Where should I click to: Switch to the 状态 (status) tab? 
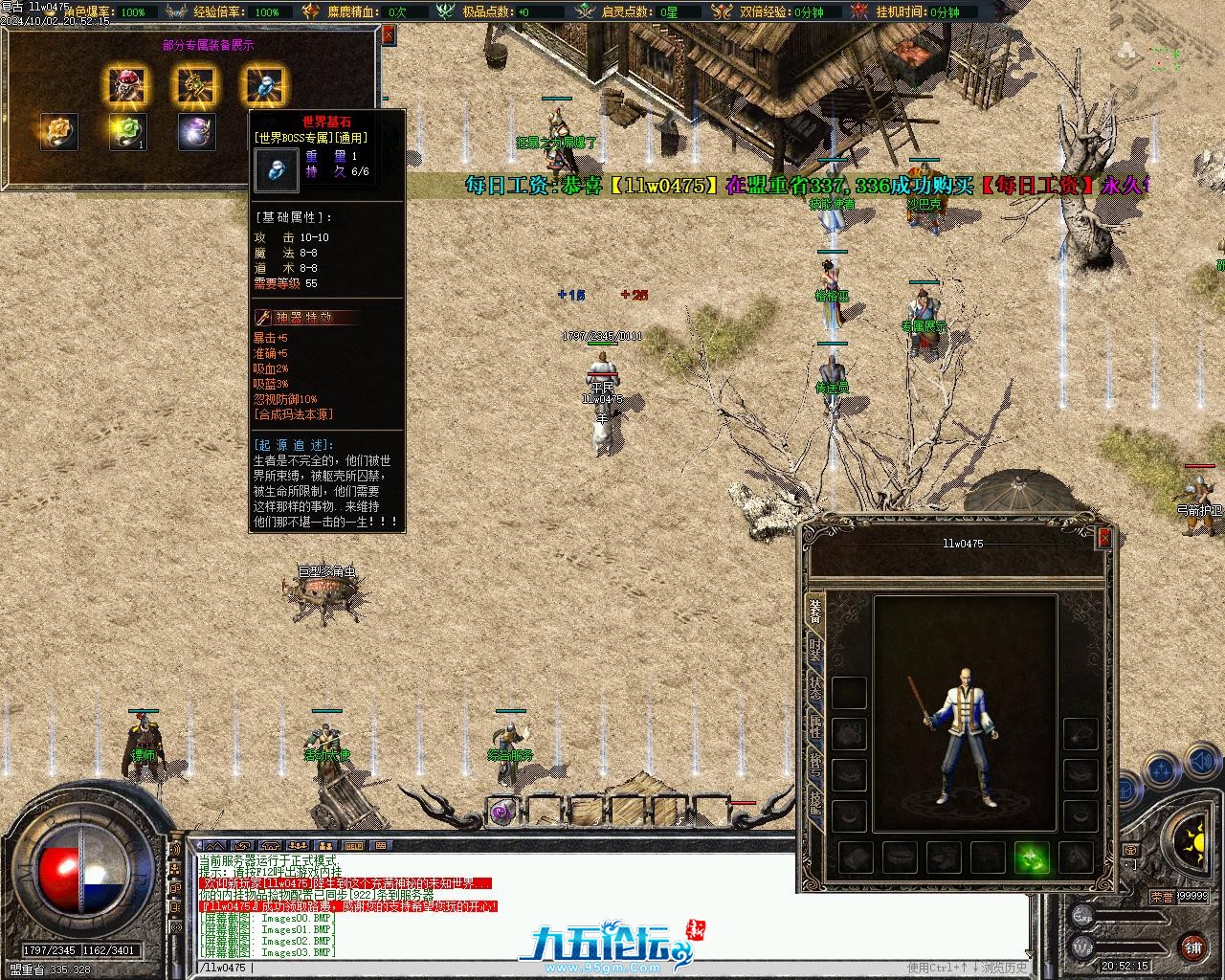(x=815, y=689)
